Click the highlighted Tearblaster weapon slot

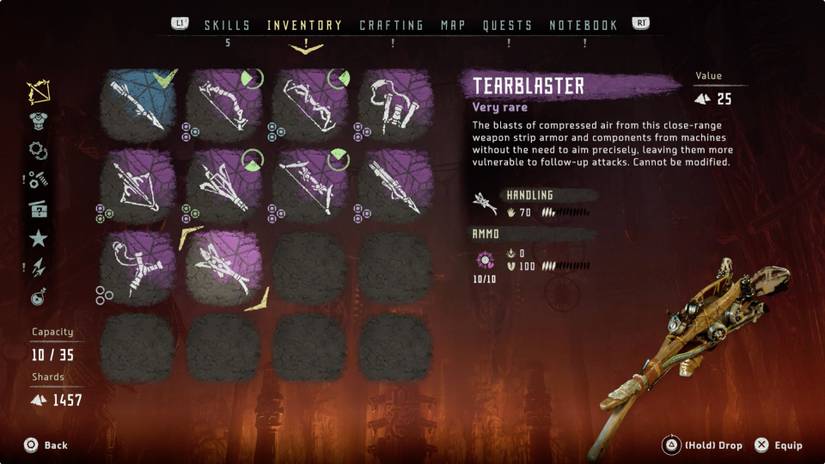click(224, 267)
